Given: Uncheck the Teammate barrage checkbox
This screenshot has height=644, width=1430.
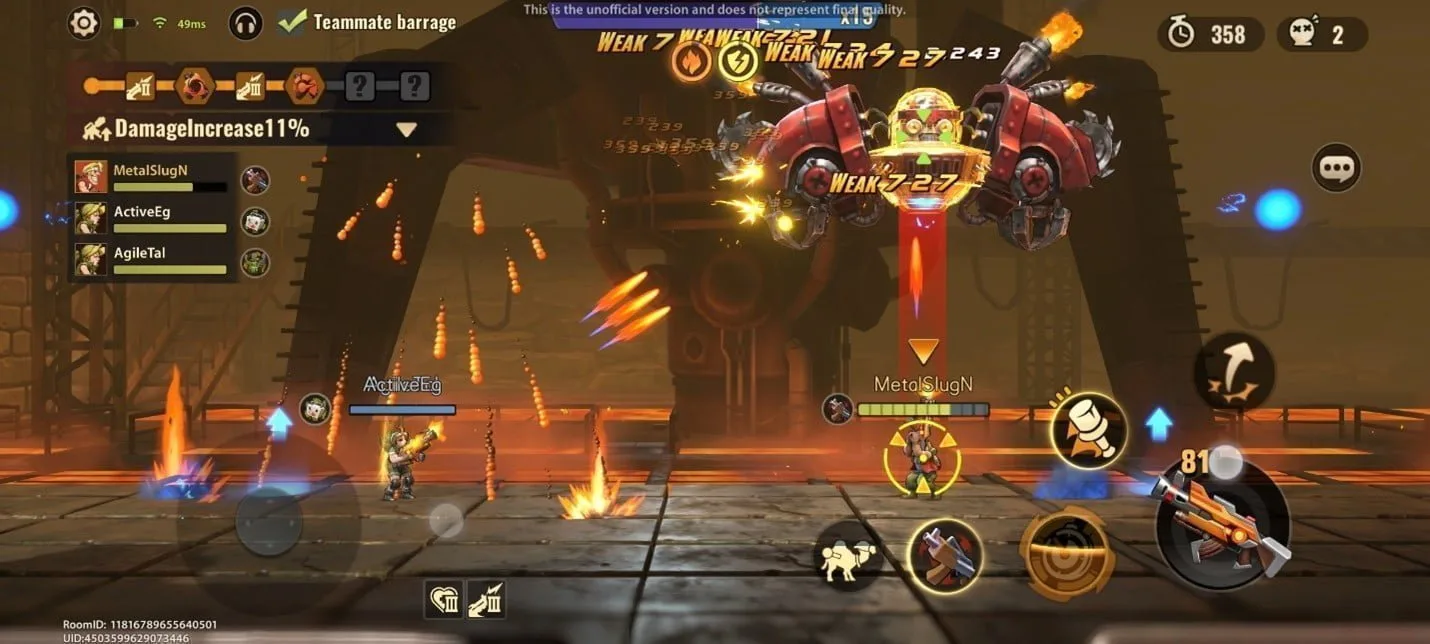Looking at the screenshot, I should click(292, 21).
